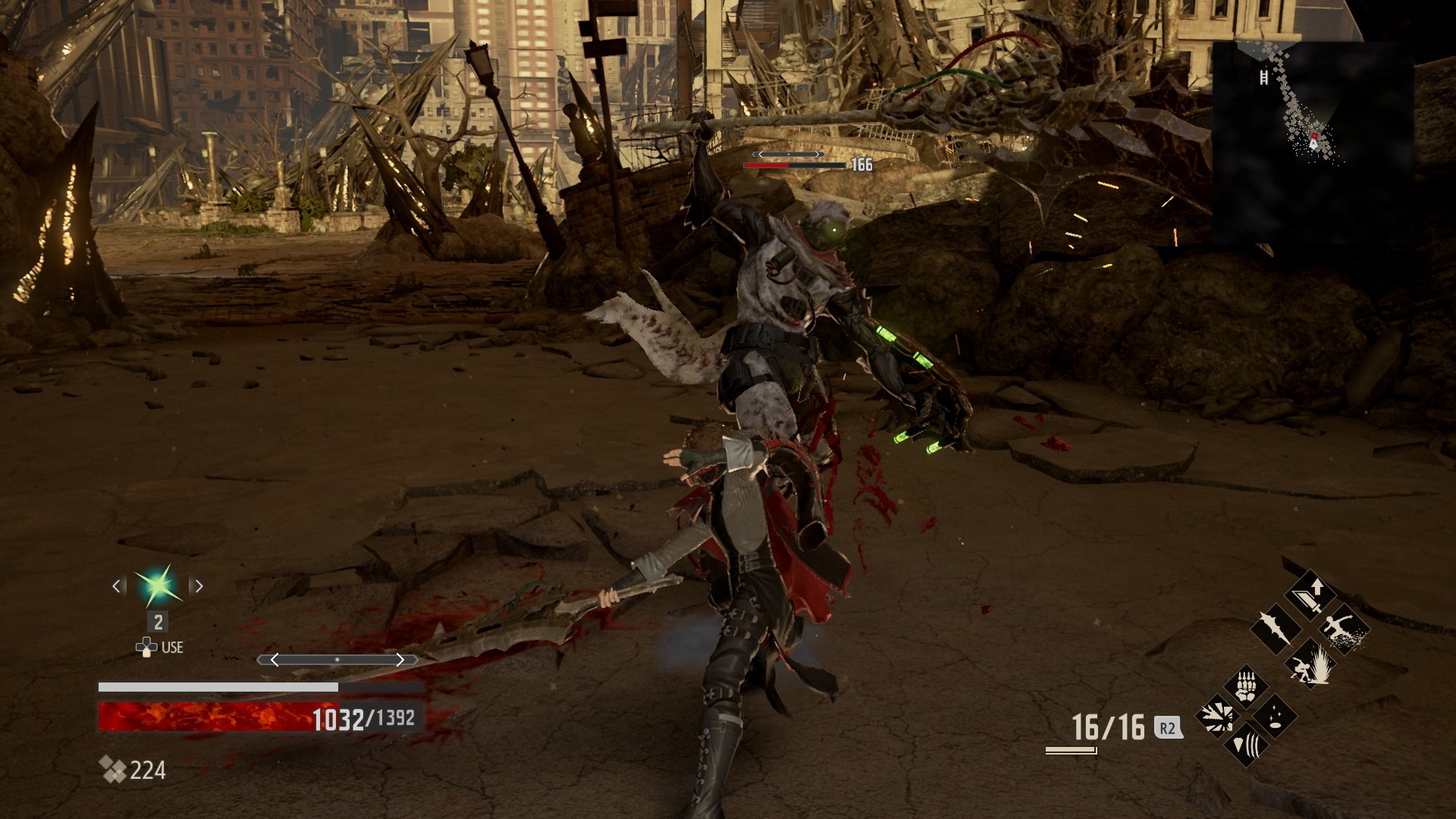Activate the falling sparkles gift icon
1456x819 pixels.
click(x=1276, y=717)
